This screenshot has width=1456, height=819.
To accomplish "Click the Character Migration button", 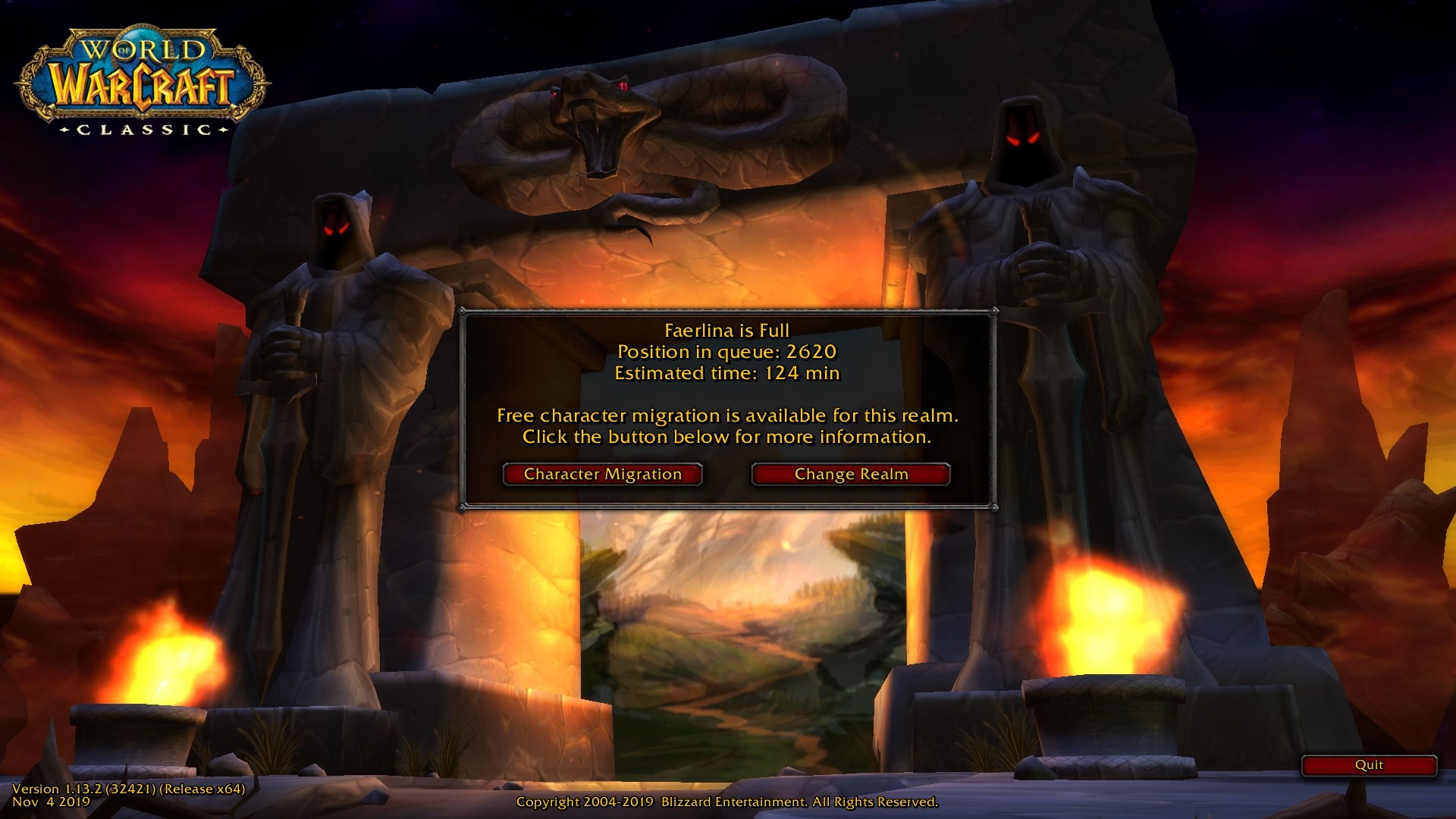I will 603,474.
